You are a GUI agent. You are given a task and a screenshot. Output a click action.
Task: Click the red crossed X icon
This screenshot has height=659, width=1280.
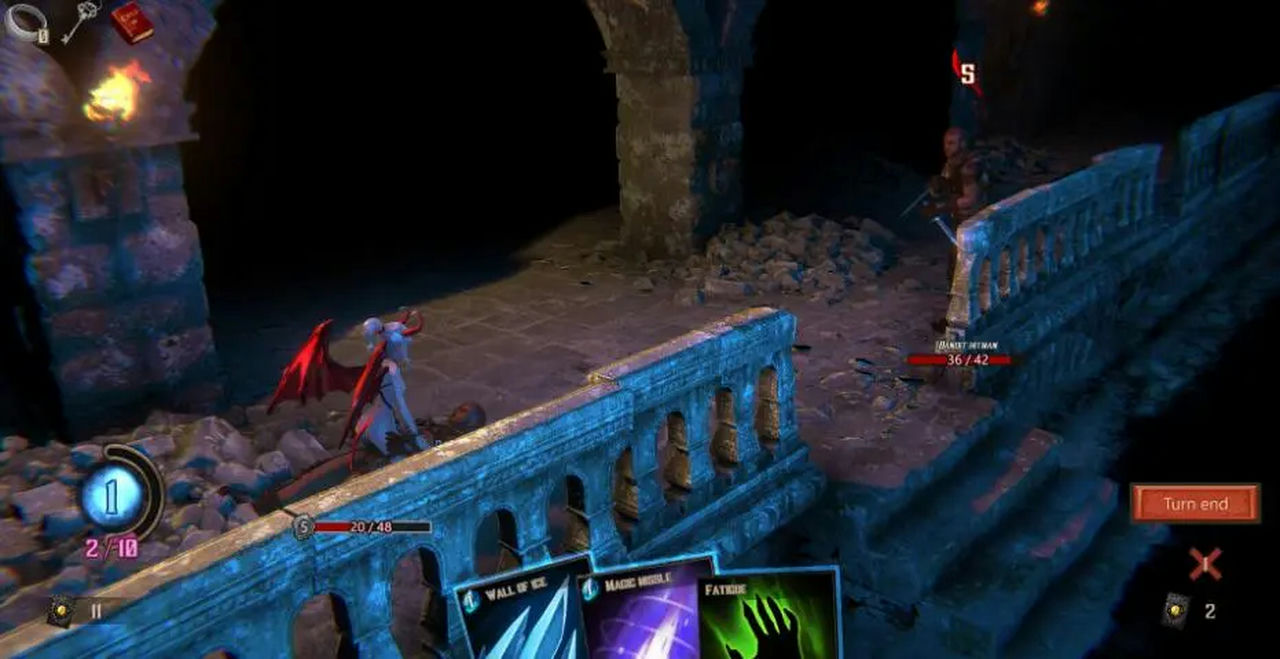tap(1205, 564)
